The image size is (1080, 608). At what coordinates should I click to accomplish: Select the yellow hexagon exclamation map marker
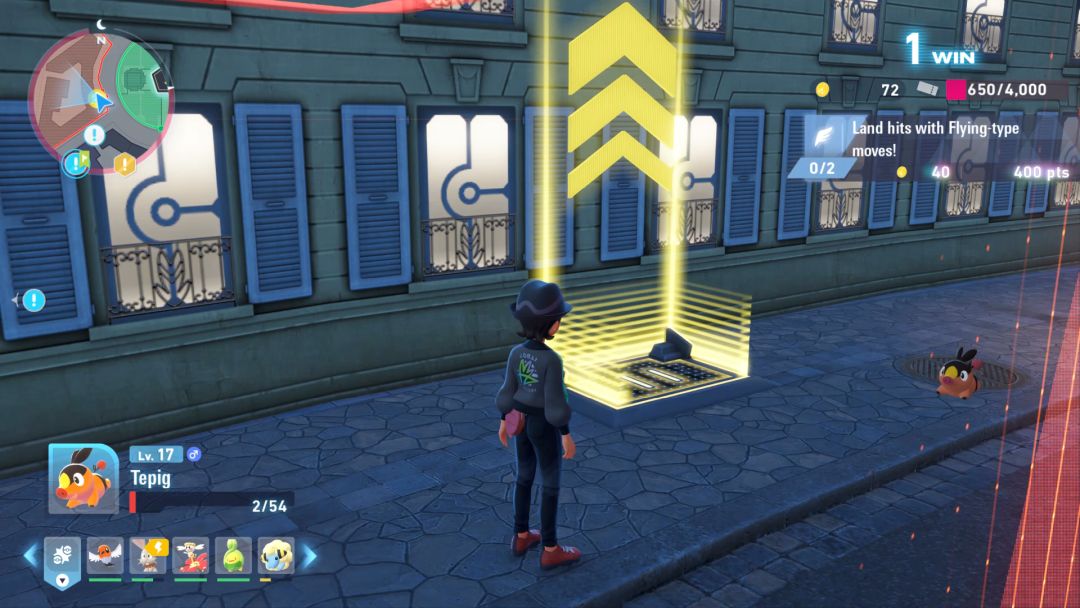(x=124, y=164)
